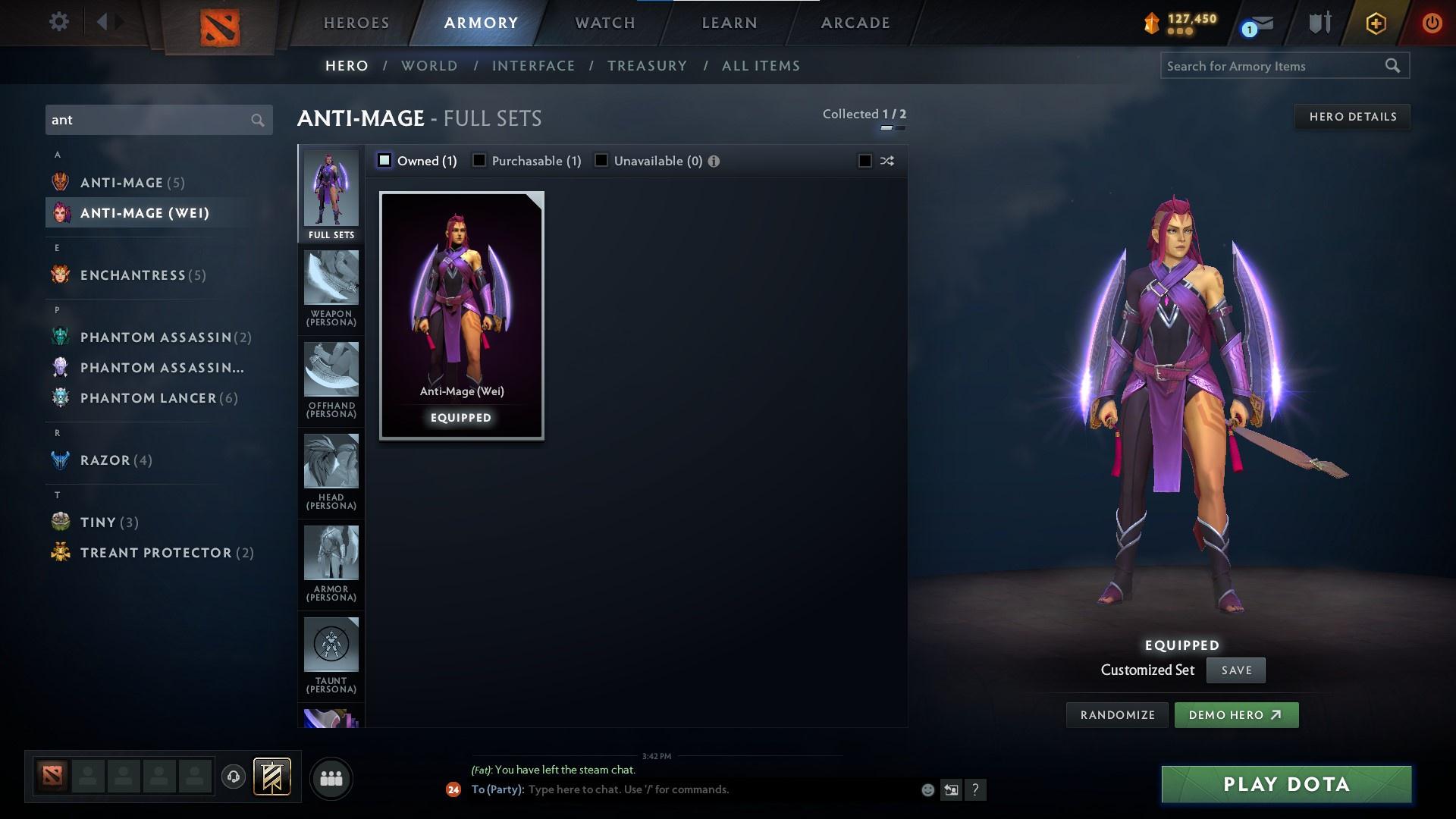Toggle the shuffle items checkbox

tap(864, 161)
